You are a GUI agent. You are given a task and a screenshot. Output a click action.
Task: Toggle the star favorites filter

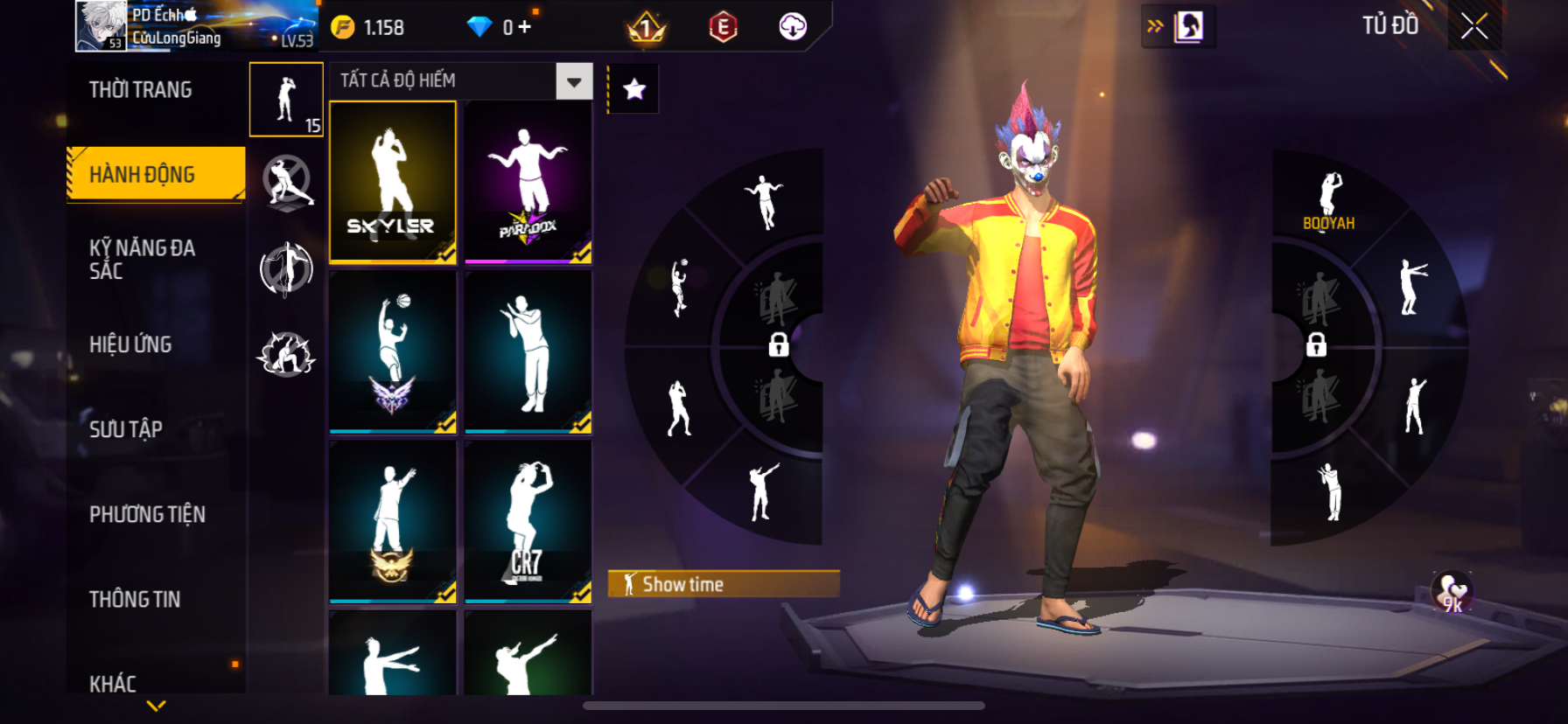(634, 89)
